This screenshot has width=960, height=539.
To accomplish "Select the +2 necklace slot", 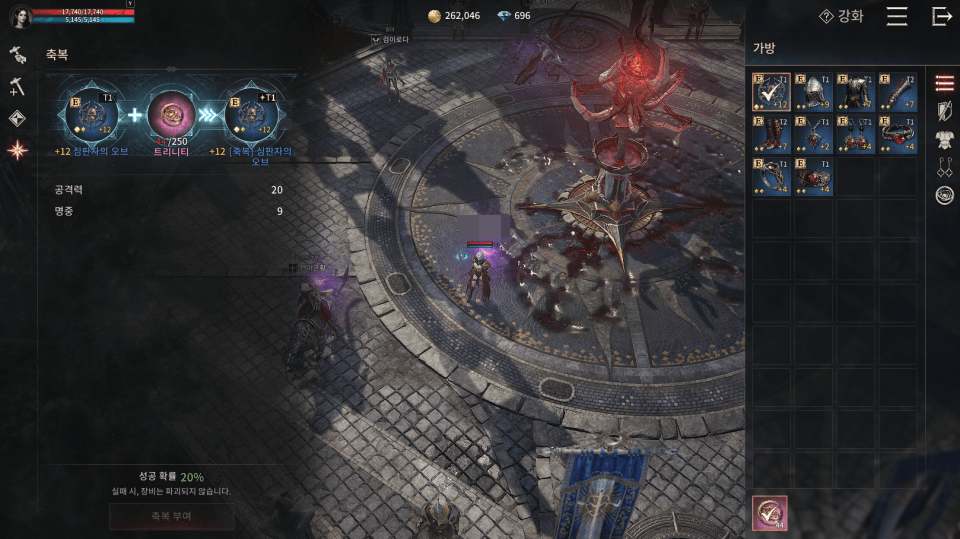I will [813, 134].
